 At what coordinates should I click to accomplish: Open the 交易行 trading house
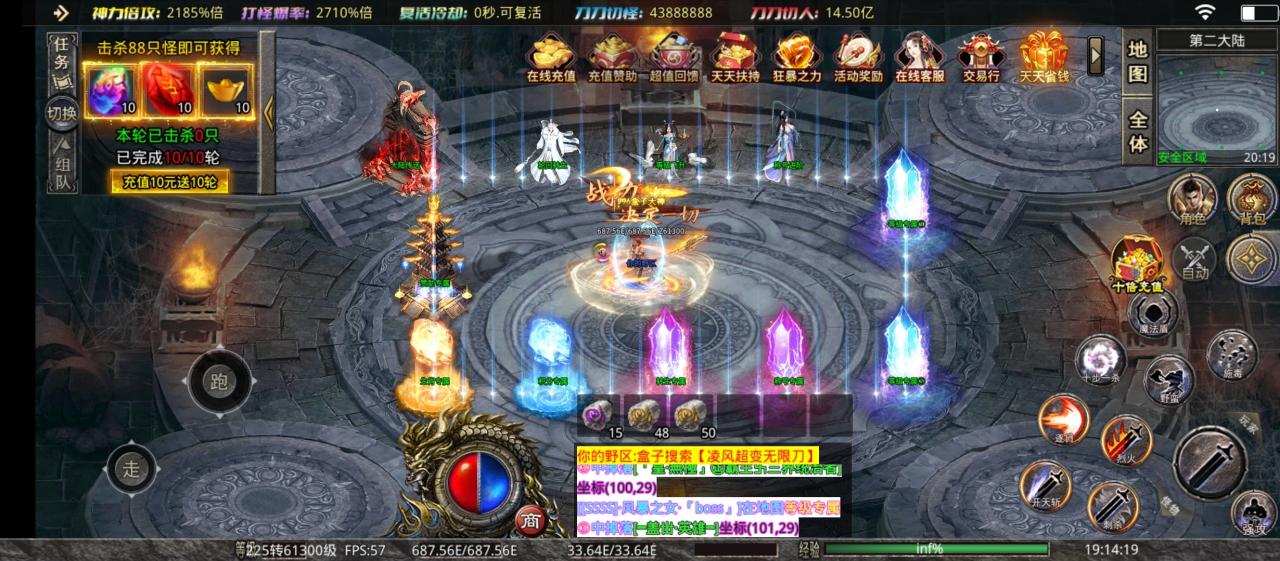[980, 58]
